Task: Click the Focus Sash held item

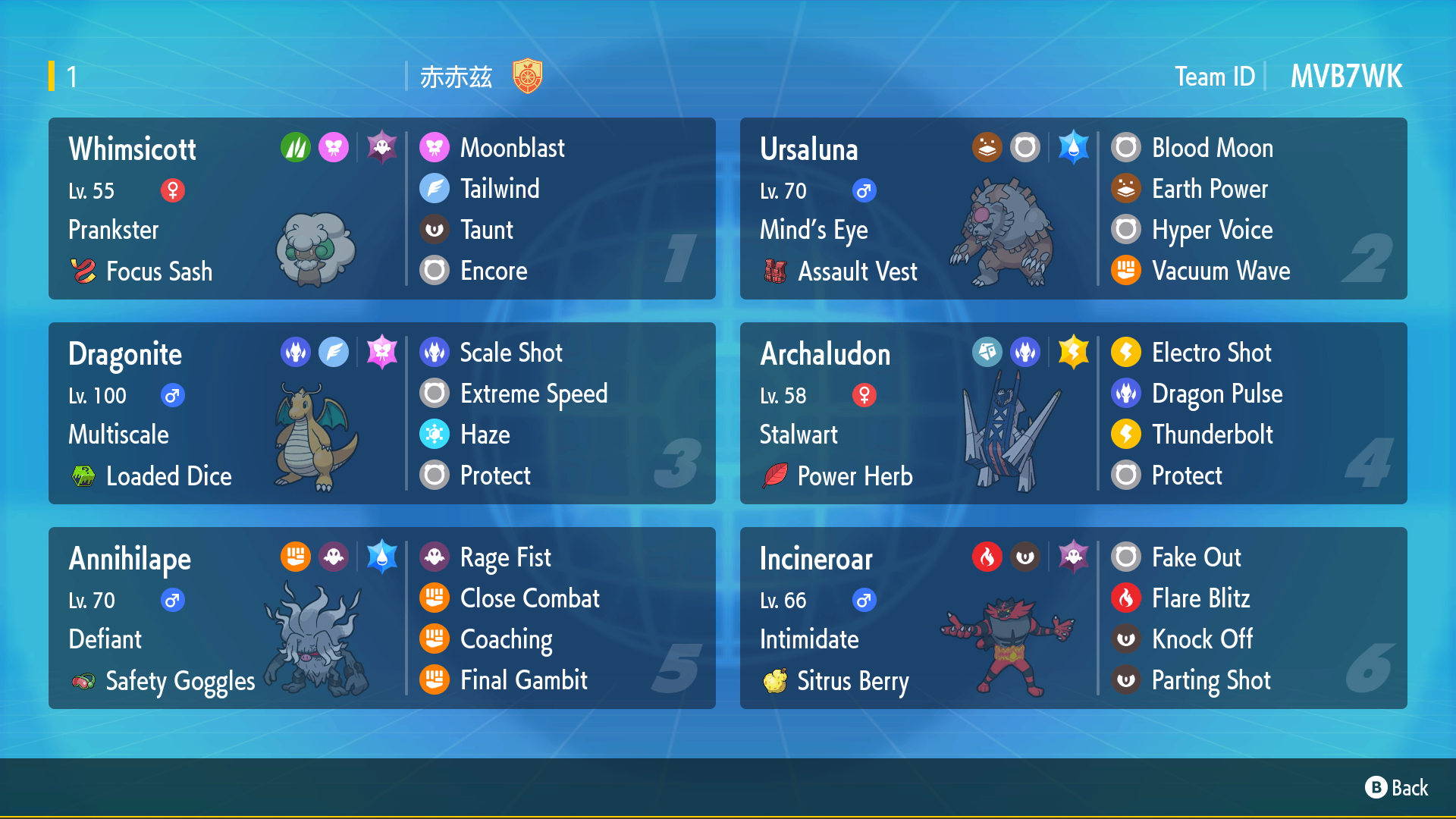Action: (x=158, y=271)
